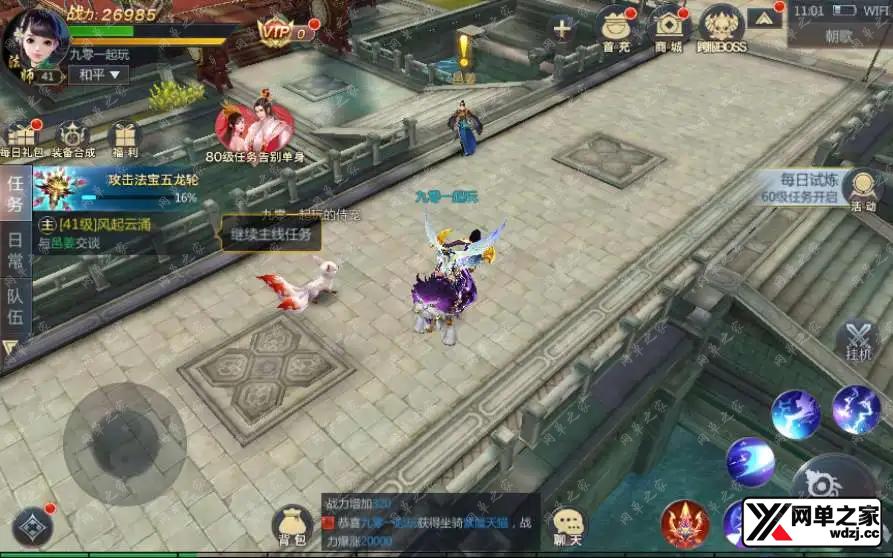893x558 pixels.
Task: Open the 背包 bag inventory
Action: 292,524
